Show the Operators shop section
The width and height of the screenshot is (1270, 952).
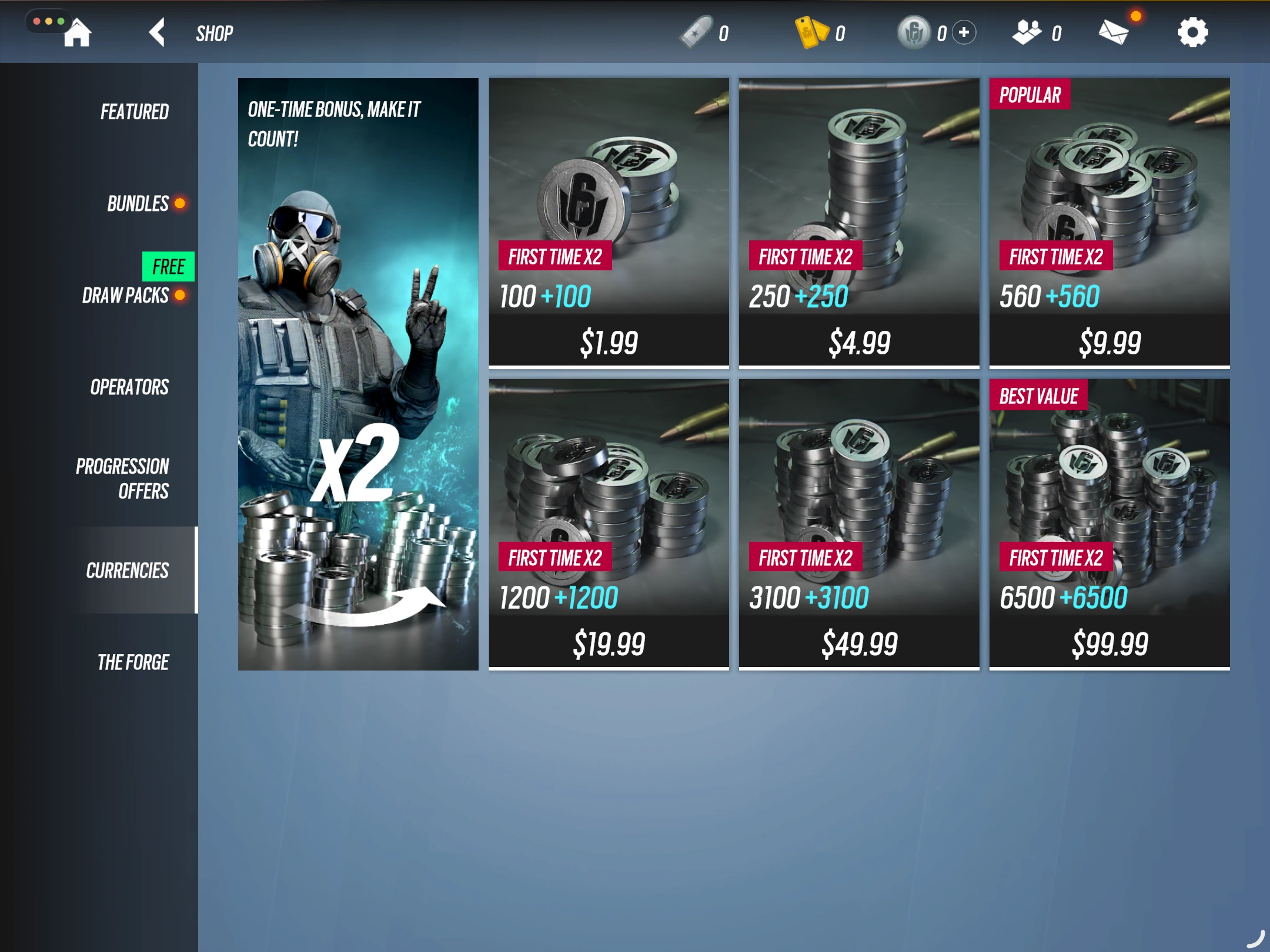[129, 387]
